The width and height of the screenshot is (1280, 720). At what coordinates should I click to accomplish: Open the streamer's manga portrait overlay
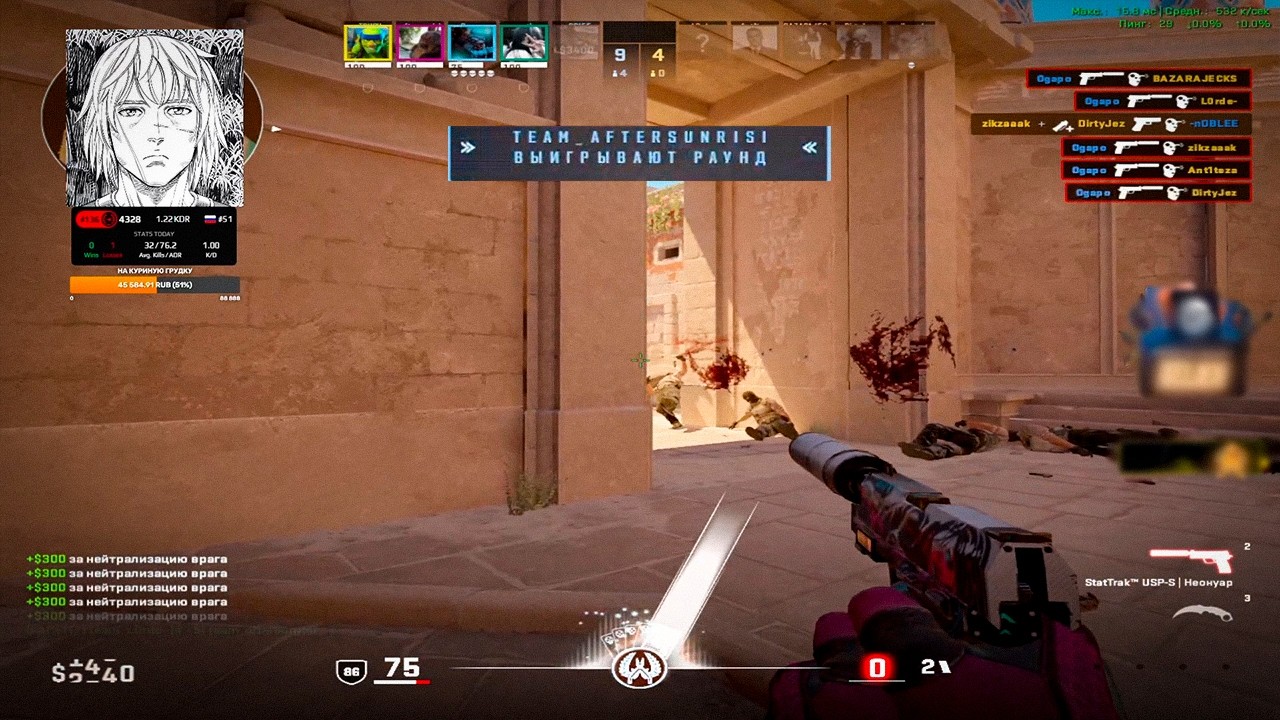(154, 118)
